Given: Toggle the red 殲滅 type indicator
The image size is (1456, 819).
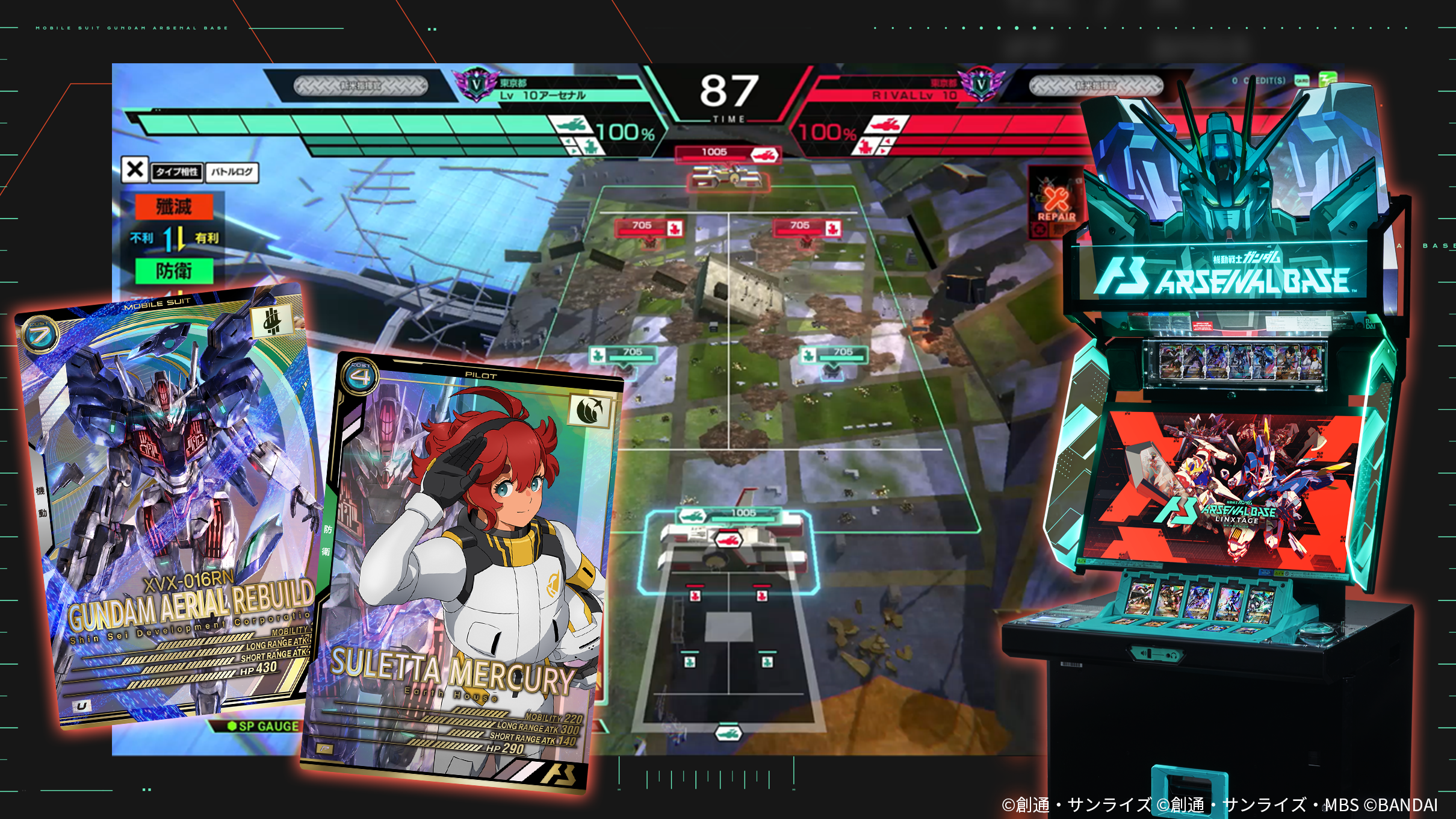Looking at the screenshot, I should [x=176, y=206].
